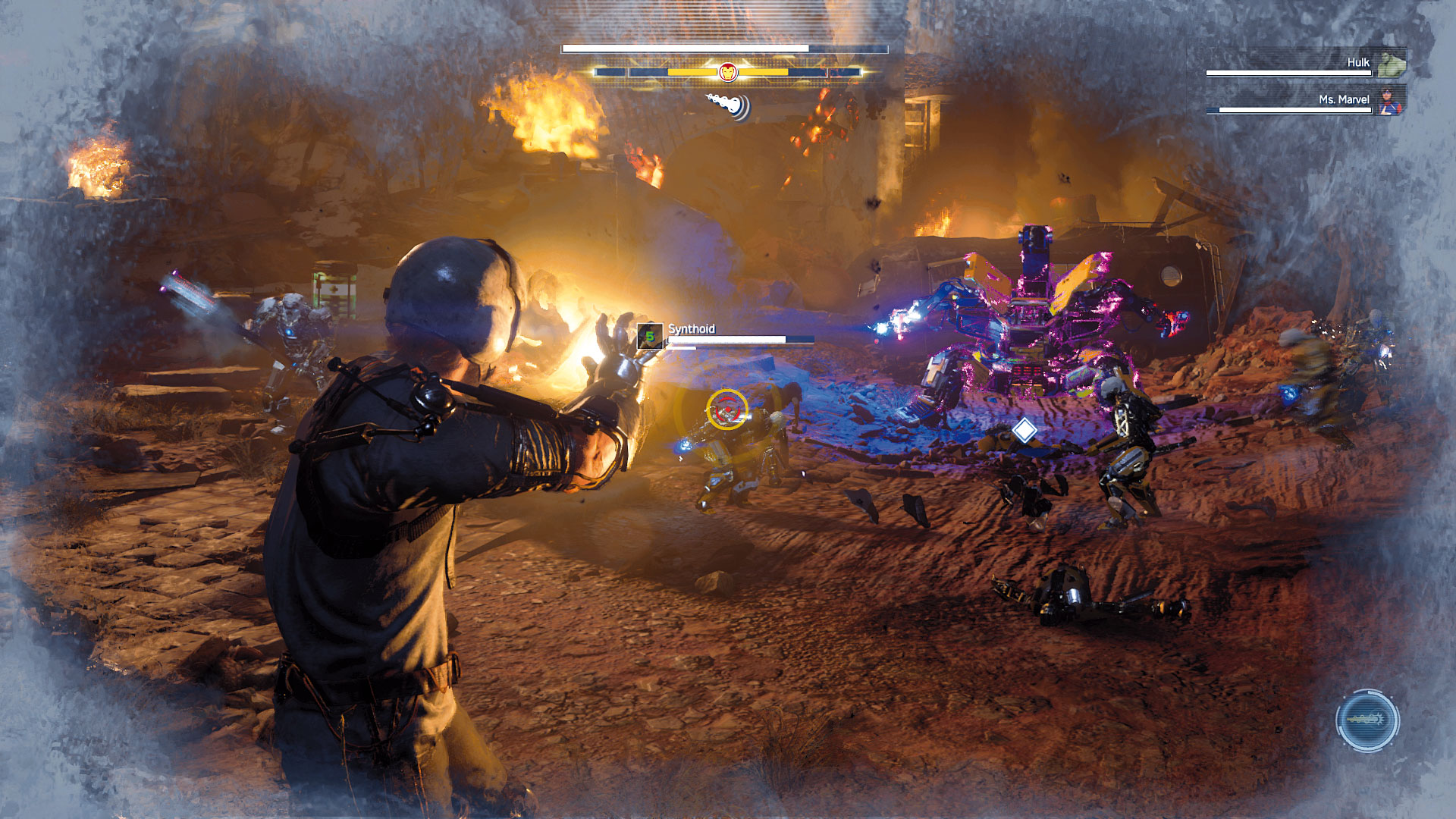Click the Iron Man emblem on the hero meter
Image resolution: width=1456 pixels, height=819 pixels.
[x=727, y=72]
